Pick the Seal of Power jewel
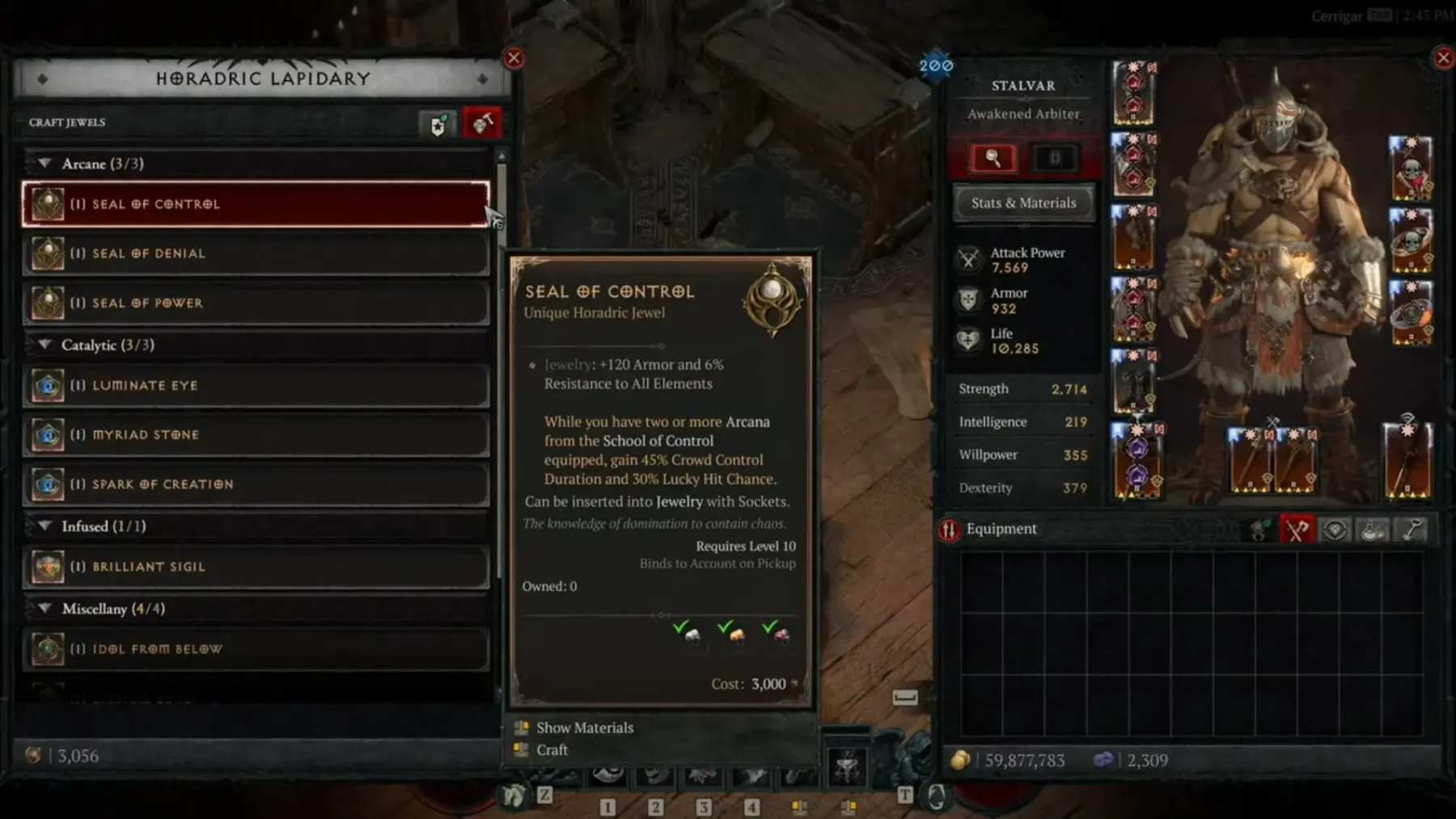Image resolution: width=1456 pixels, height=819 pixels. 256,303
